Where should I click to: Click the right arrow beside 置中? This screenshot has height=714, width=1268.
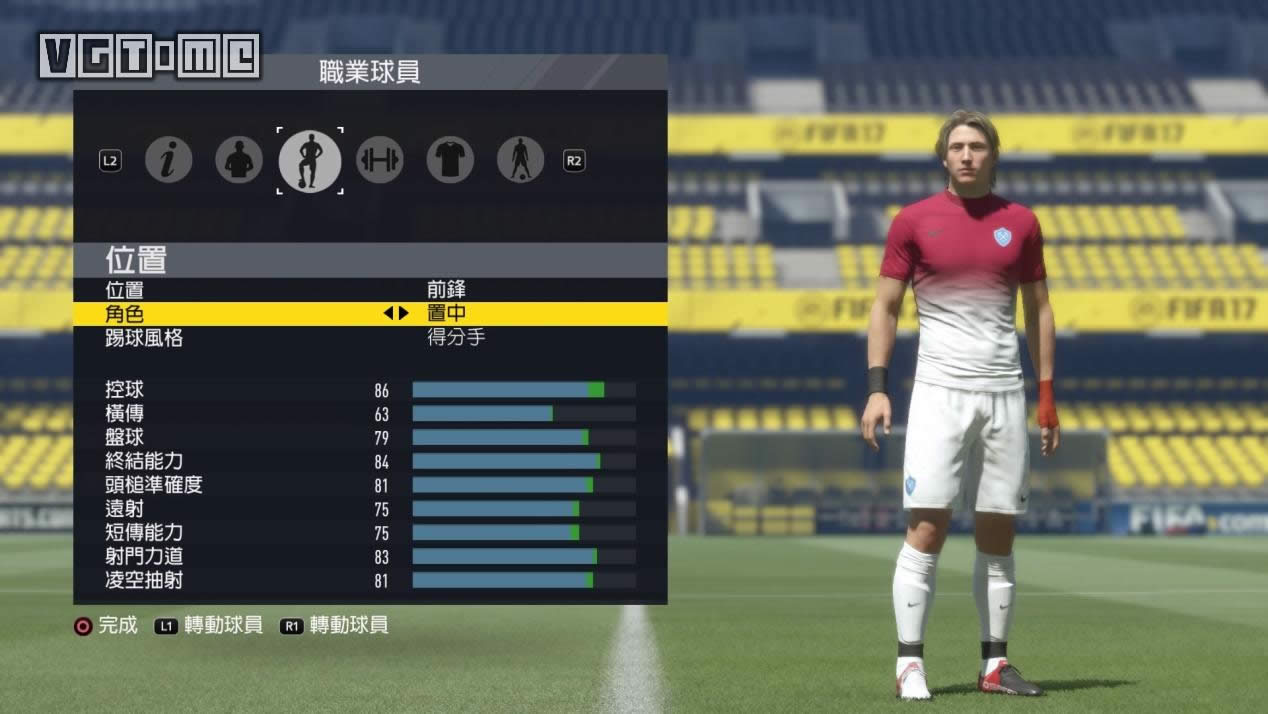[x=404, y=314]
